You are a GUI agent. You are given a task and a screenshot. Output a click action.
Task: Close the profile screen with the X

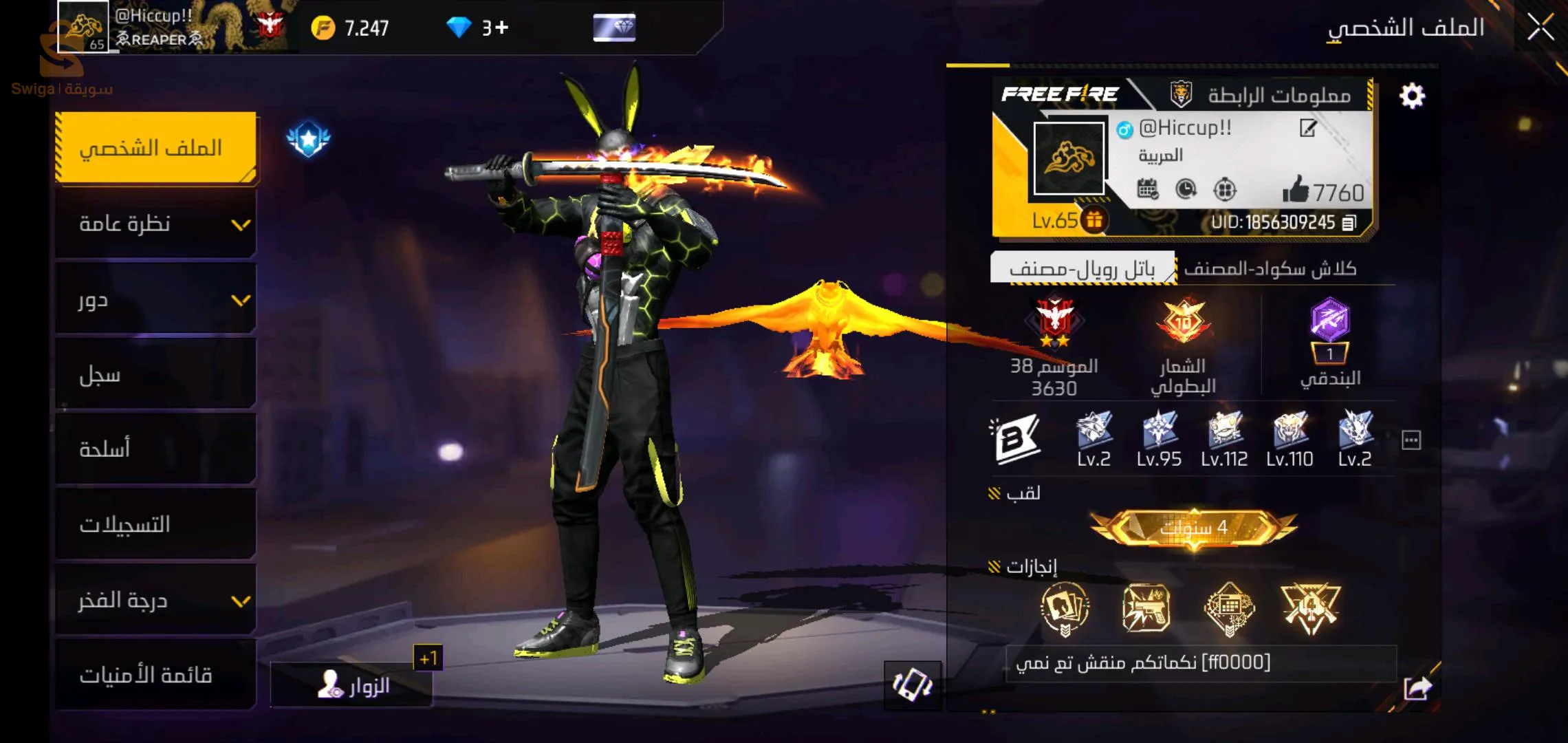(x=1540, y=28)
